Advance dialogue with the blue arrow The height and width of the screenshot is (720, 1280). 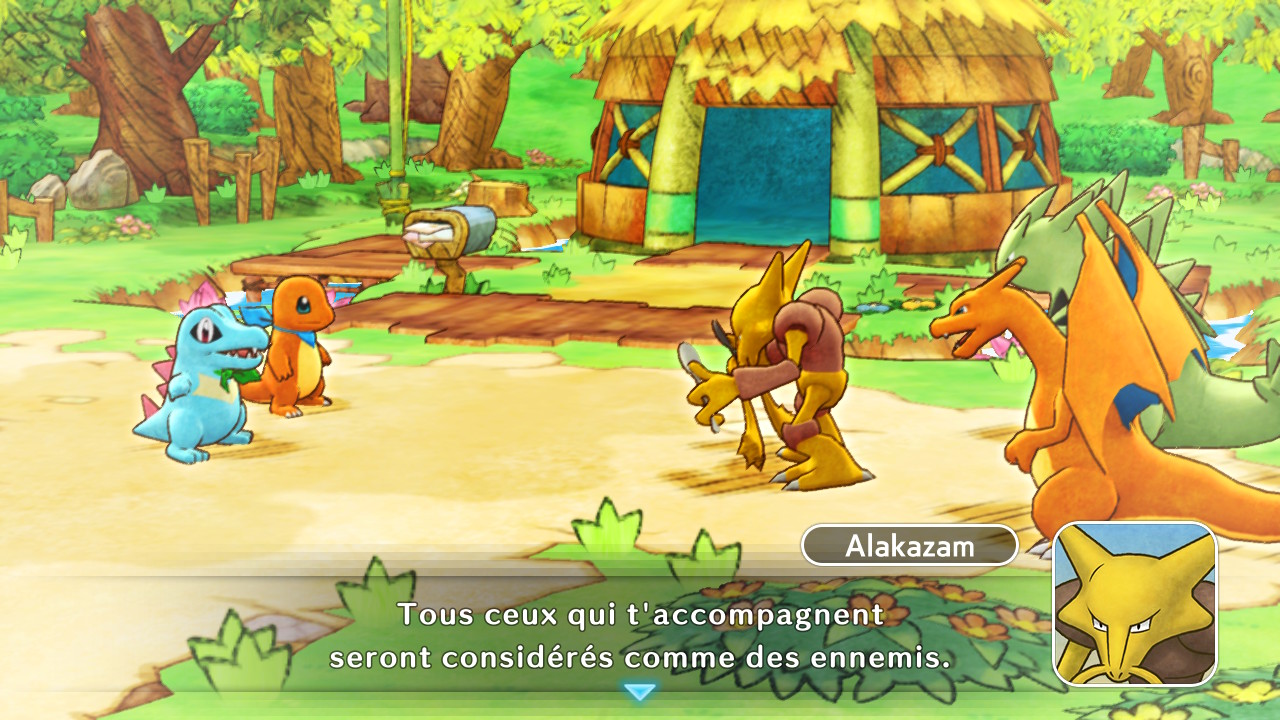pyautogui.click(x=639, y=691)
